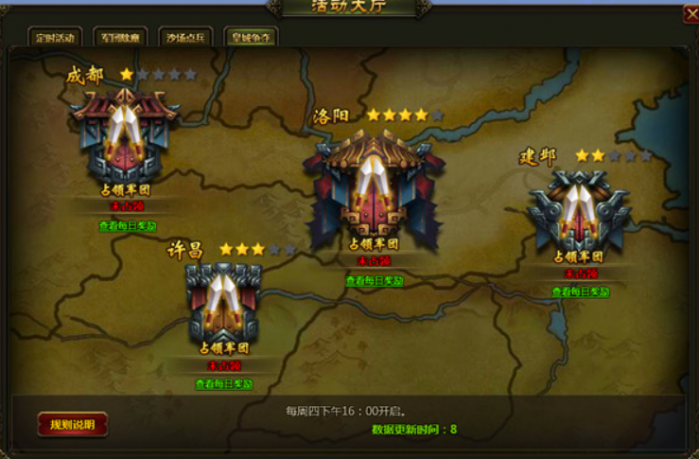Viewport: 700px width, 459px height.
Task: Switch to the 皇城争夺 tab
Action: pyautogui.click(x=251, y=38)
